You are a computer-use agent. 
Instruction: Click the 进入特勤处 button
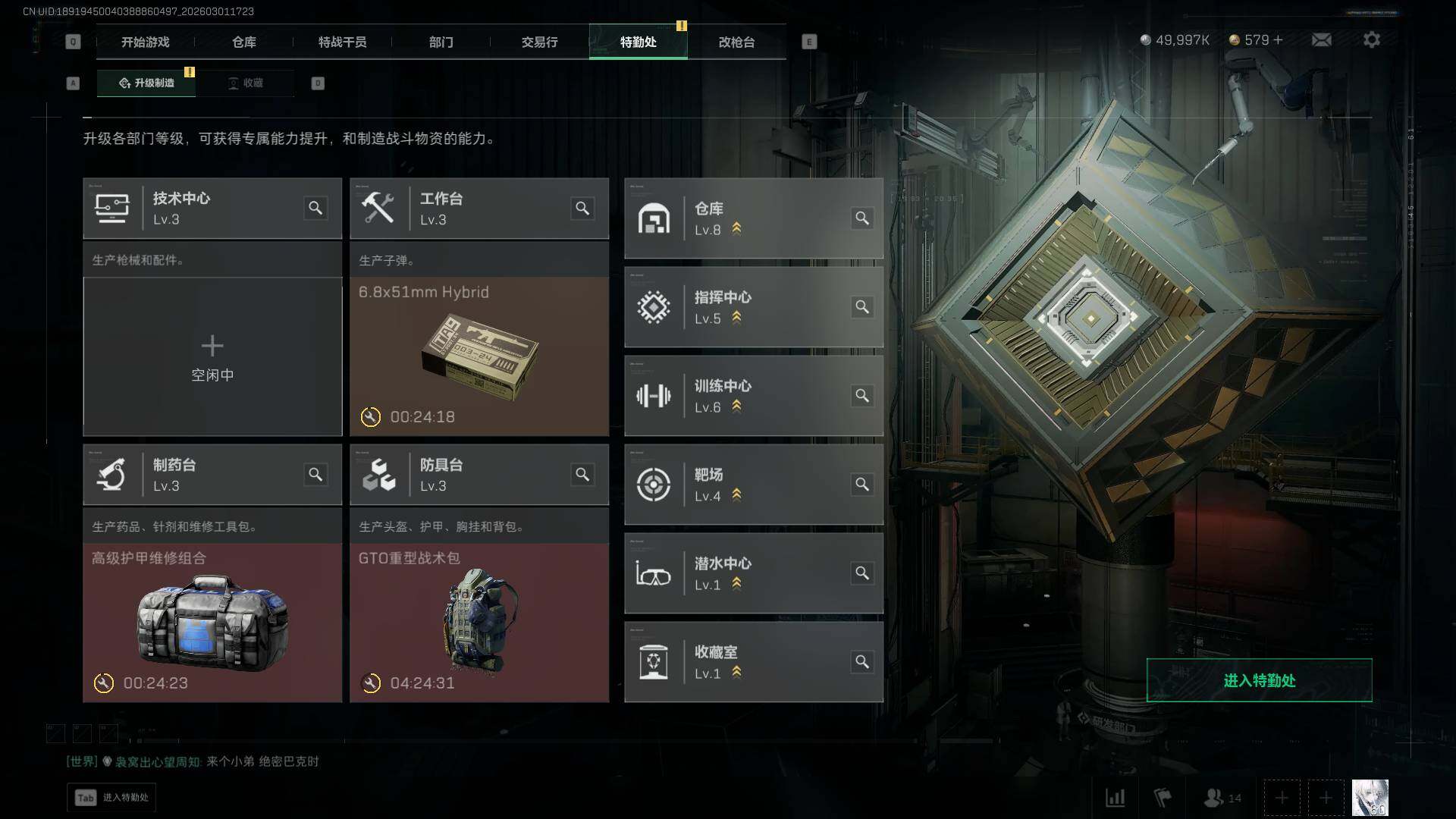pyautogui.click(x=1259, y=680)
